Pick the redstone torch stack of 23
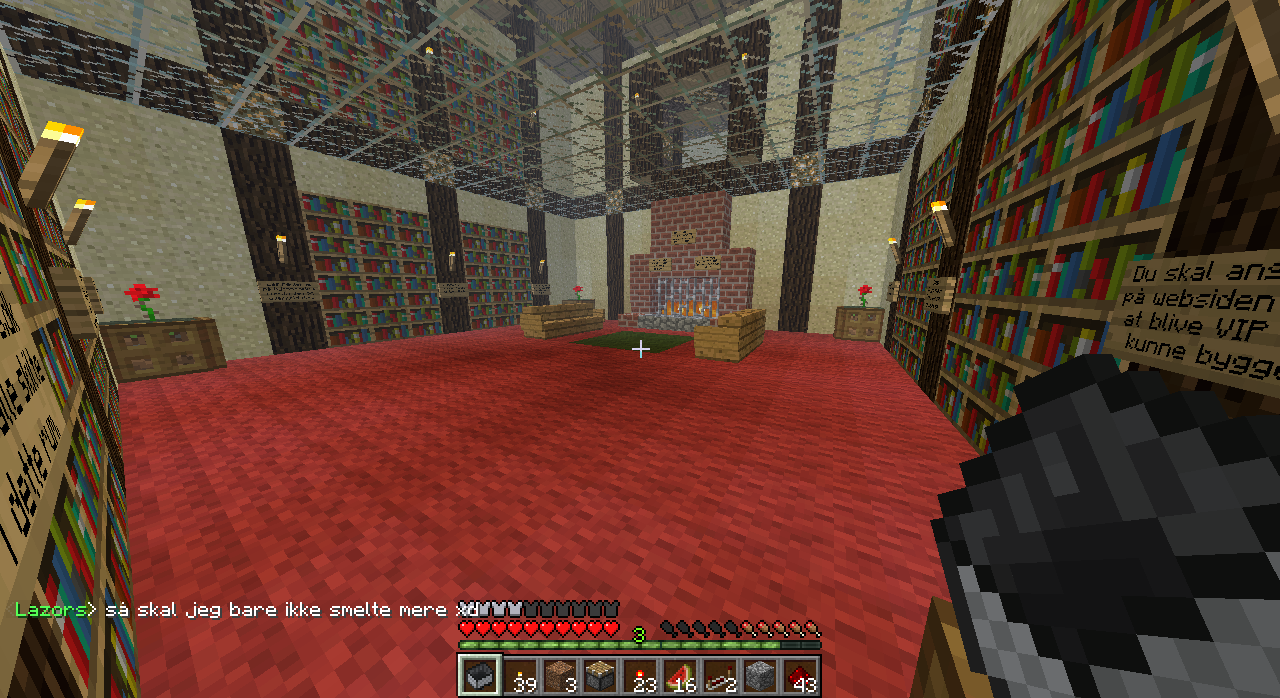Viewport: 1280px width, 698px height. tap(640, 675)
